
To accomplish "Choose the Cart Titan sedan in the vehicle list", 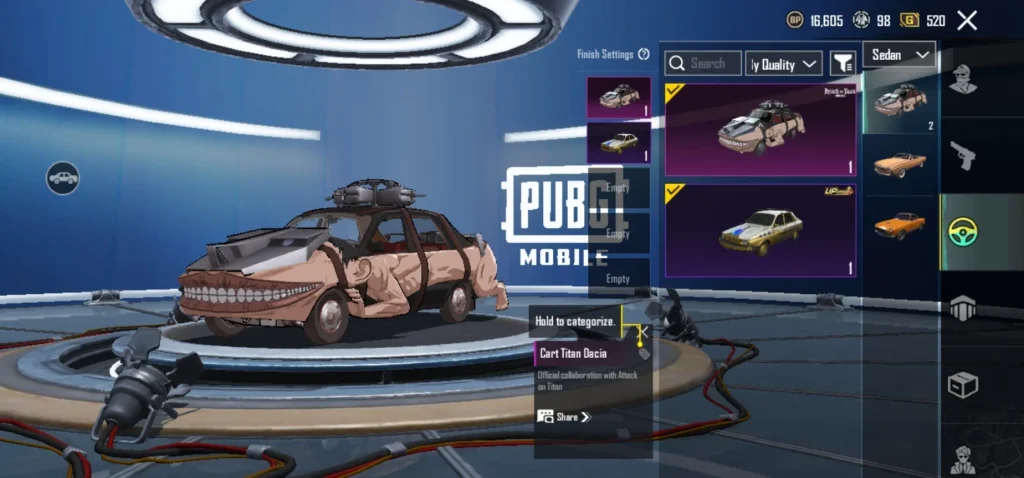I will [x=900, y=101].
